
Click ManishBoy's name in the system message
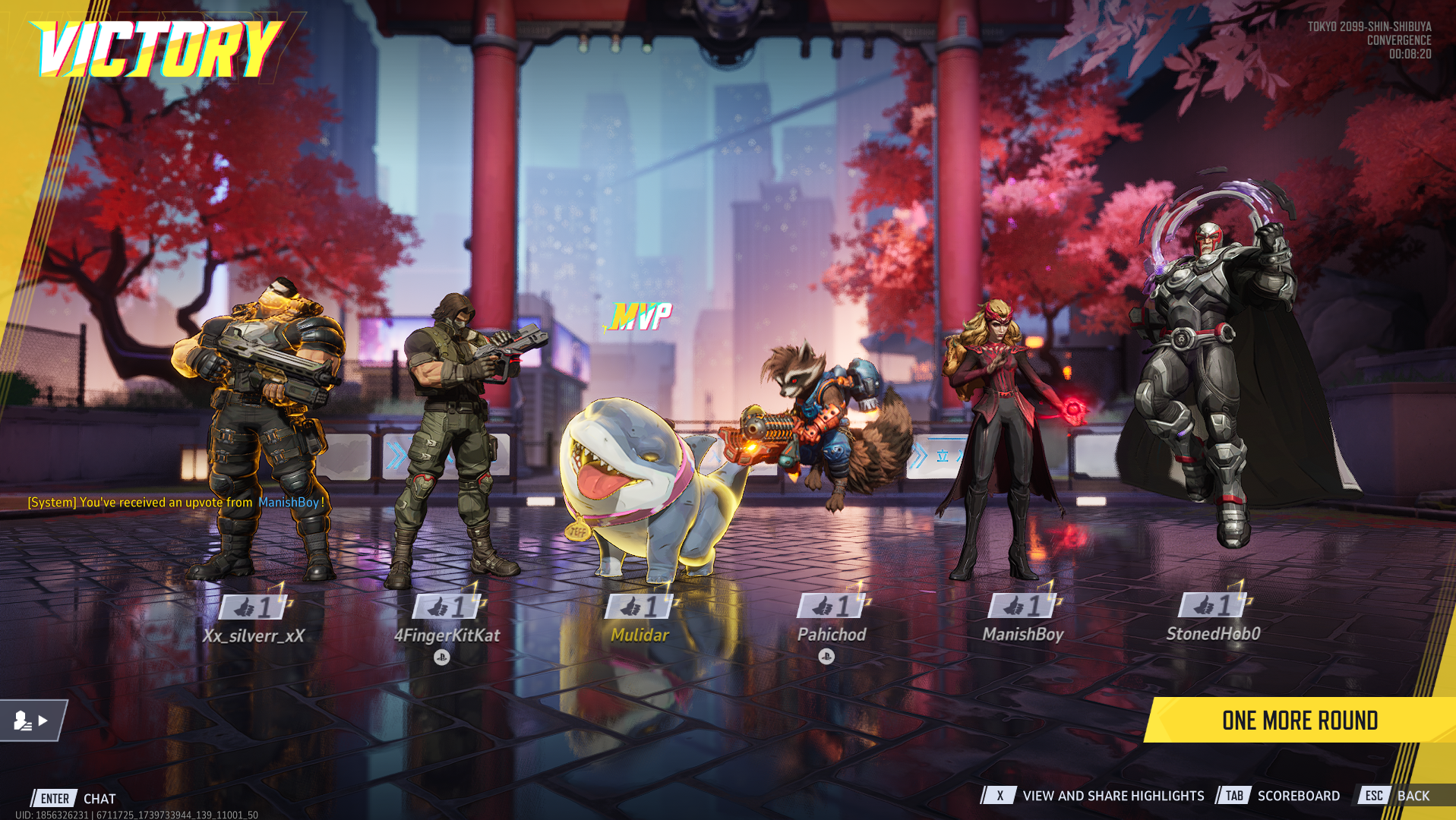tap(289, 503)
